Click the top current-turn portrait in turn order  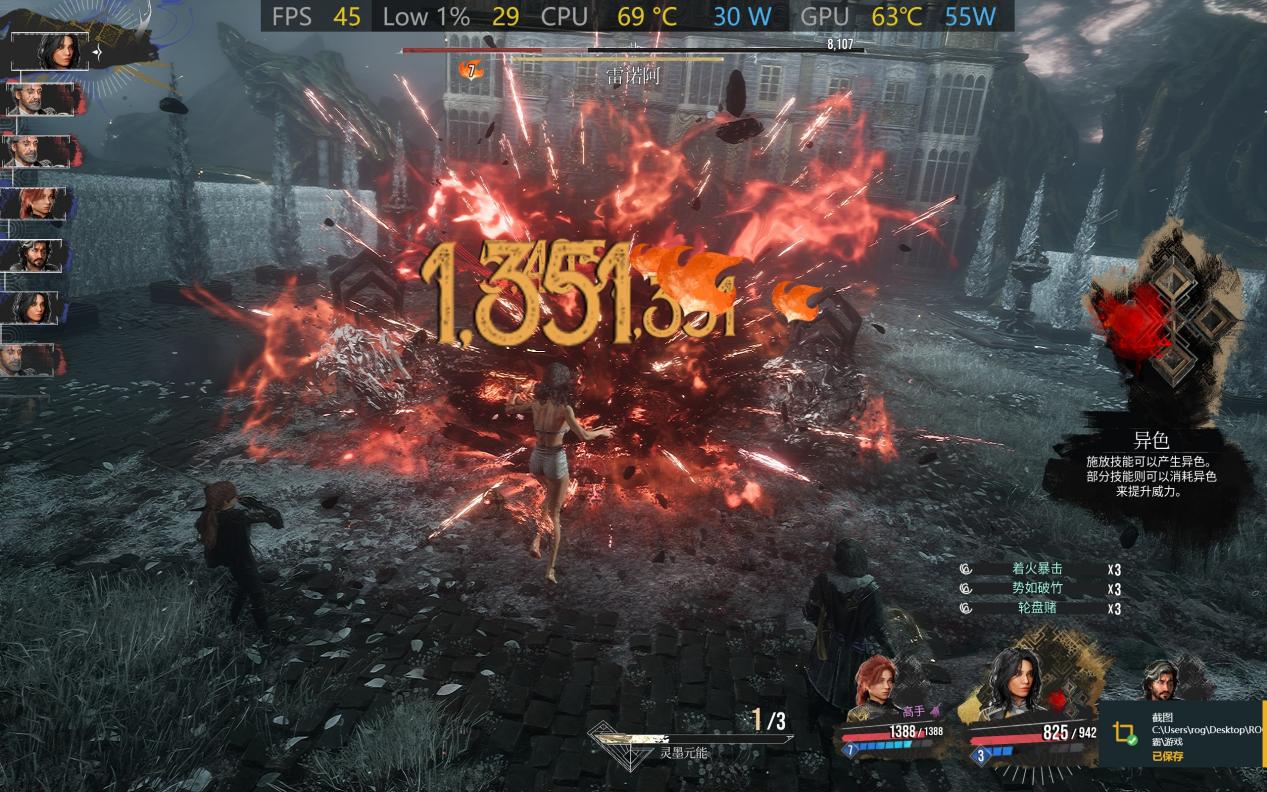point(55,51)
